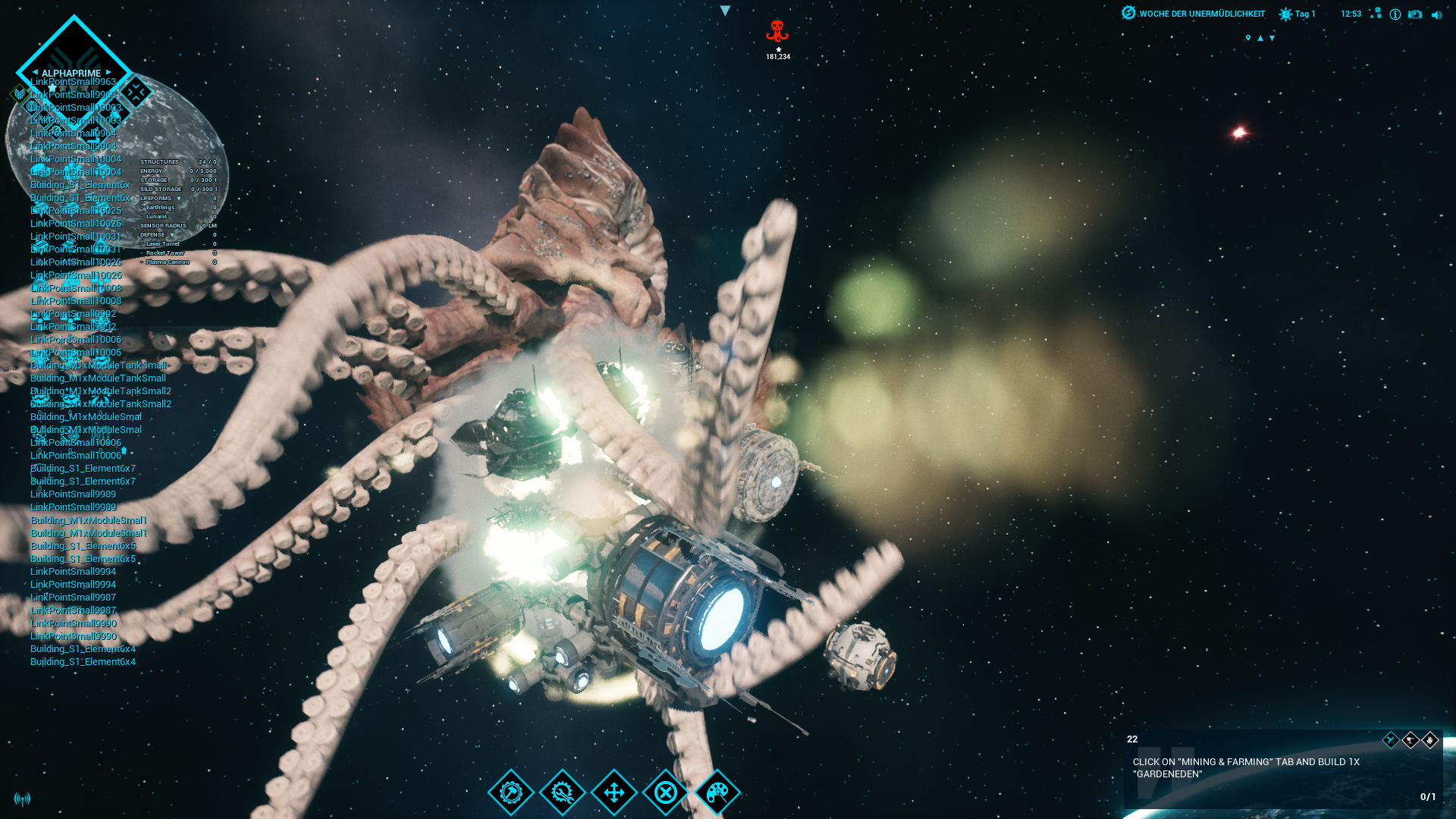Collapse the Lifeforms stat list

click(179, 199)
